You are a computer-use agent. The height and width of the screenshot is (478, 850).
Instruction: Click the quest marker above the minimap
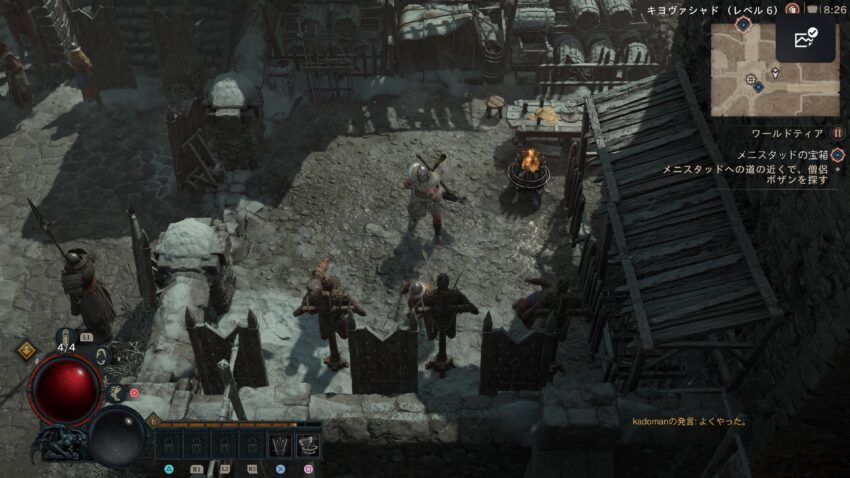click(x=743, y=21)
